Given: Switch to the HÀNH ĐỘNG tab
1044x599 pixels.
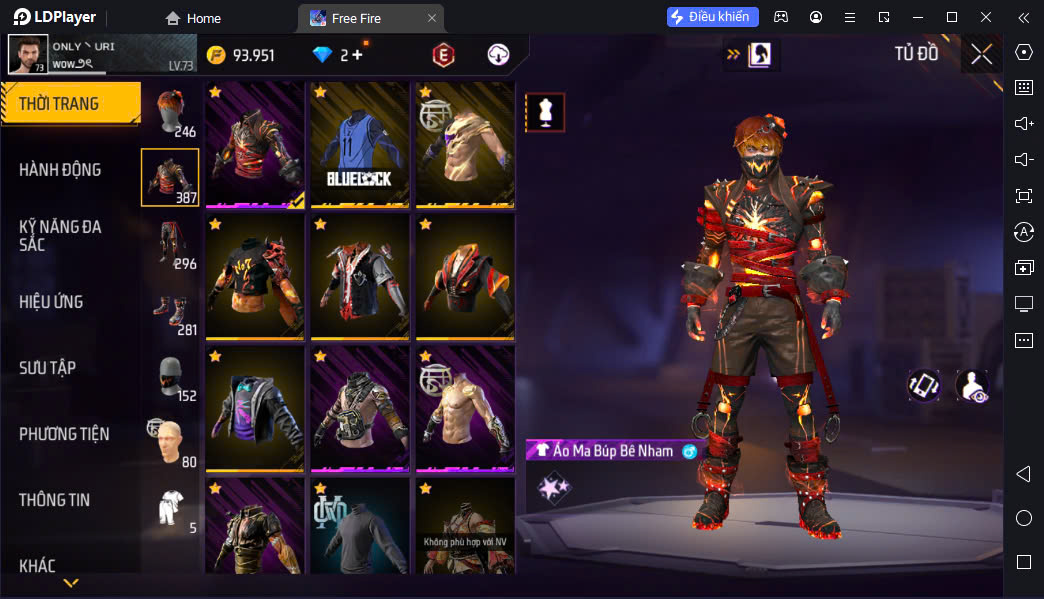Looking at the screenshot, I should tap(60, 170).
